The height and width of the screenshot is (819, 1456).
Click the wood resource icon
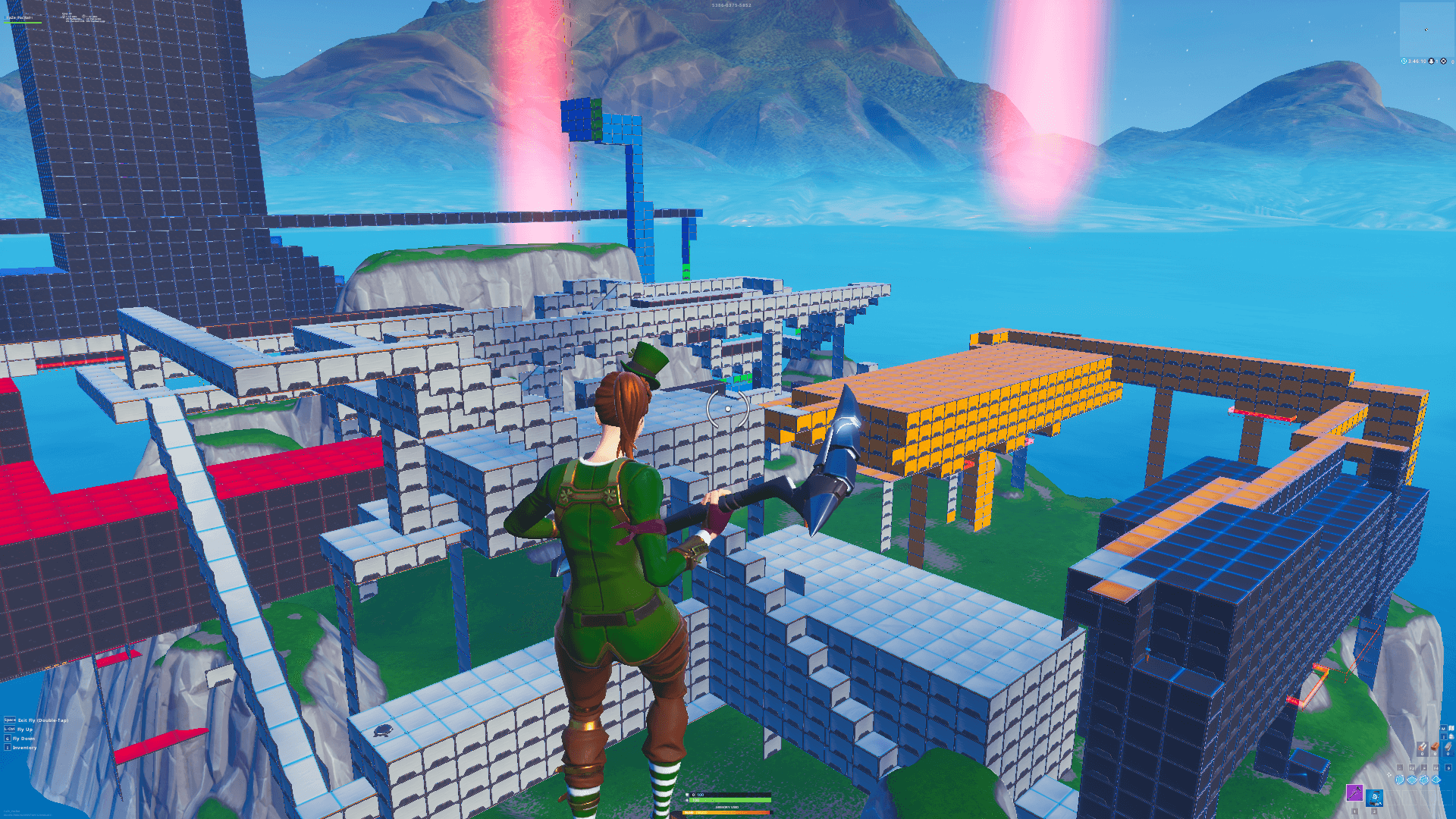point(1423,747)
